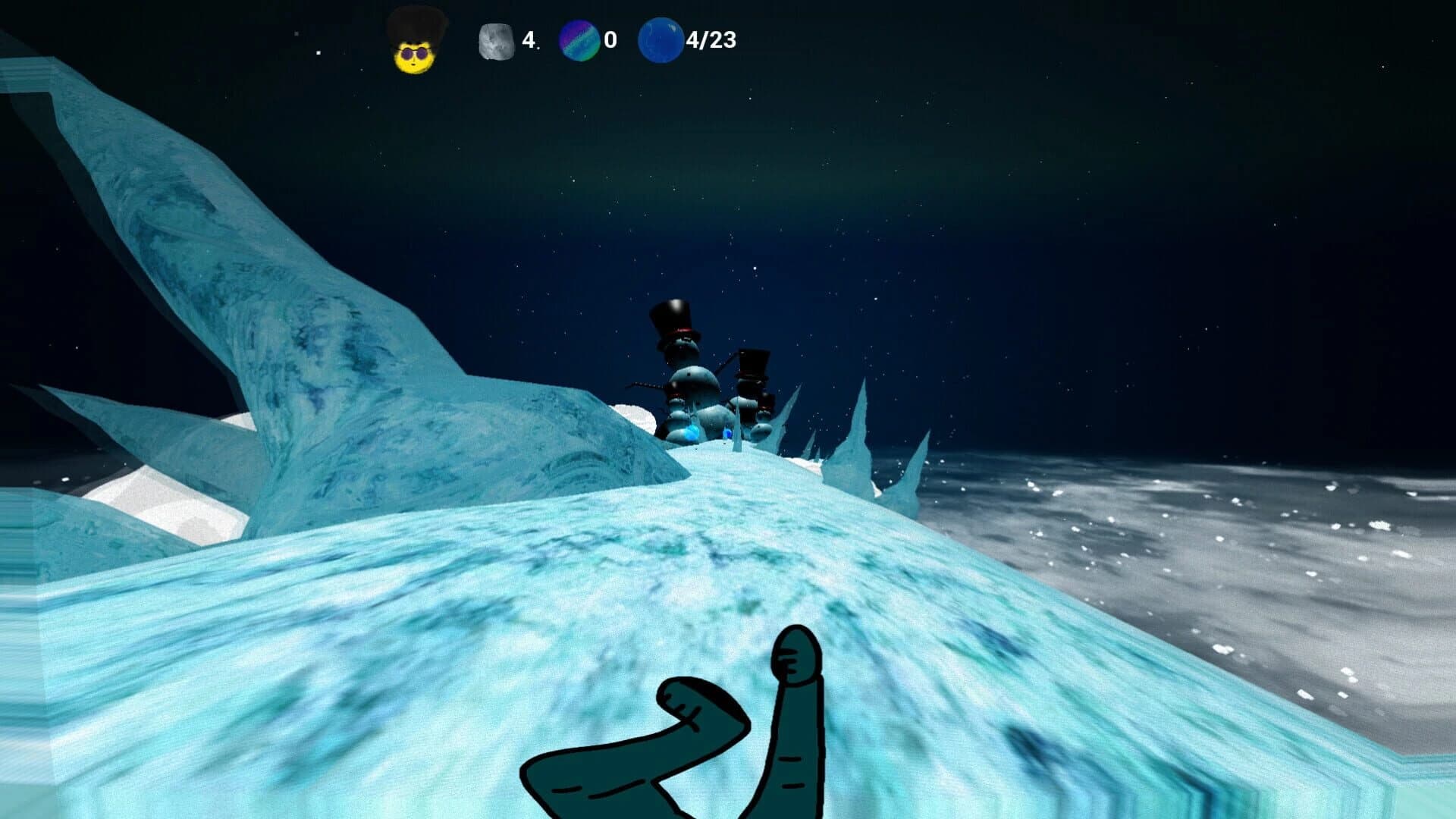Click the afro avatar portrait icon
Image resolution: width=1456 pixels, height=819 pixels.
410,42
